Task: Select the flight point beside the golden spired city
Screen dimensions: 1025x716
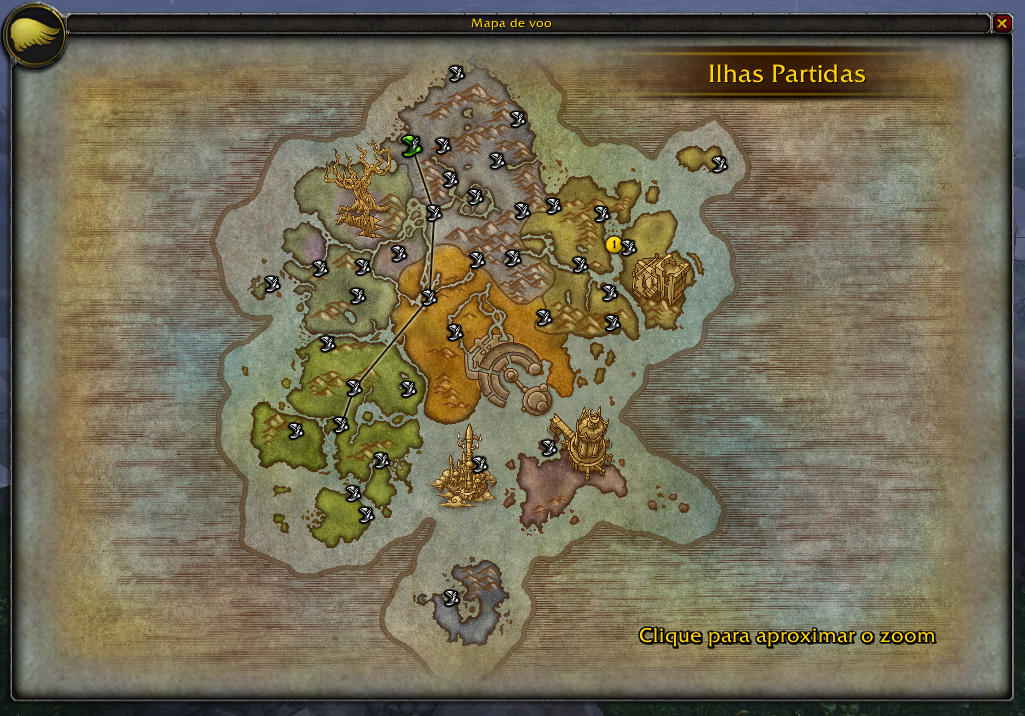Action: pos(479,464)
